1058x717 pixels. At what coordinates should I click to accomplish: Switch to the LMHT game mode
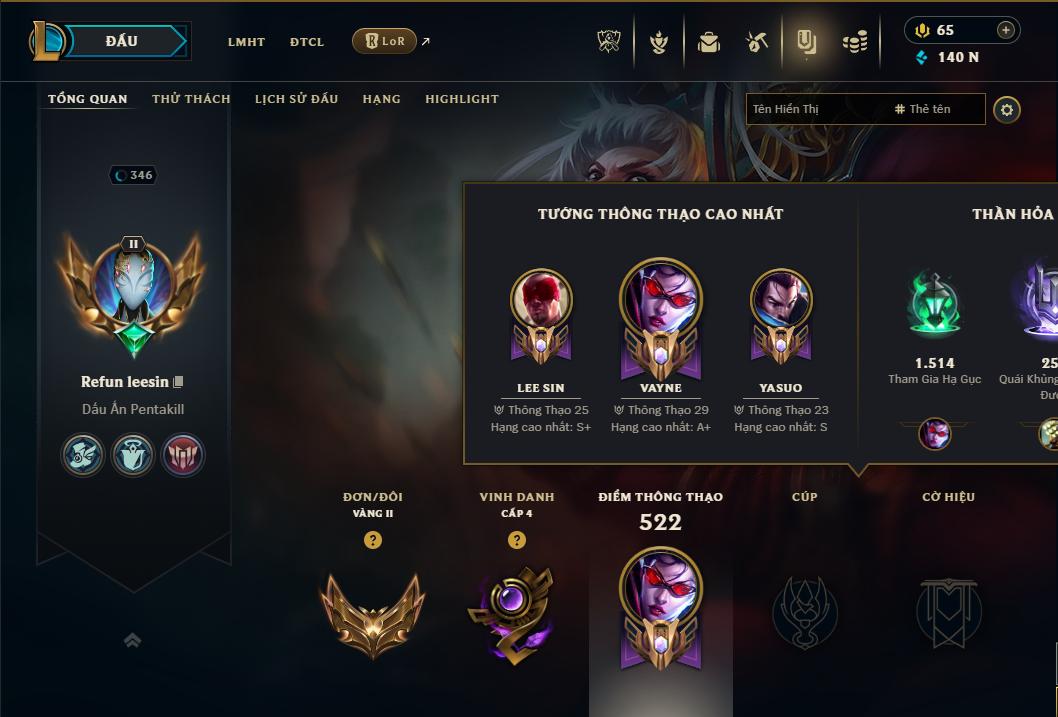pyautogui.click(x=246, y=42)
